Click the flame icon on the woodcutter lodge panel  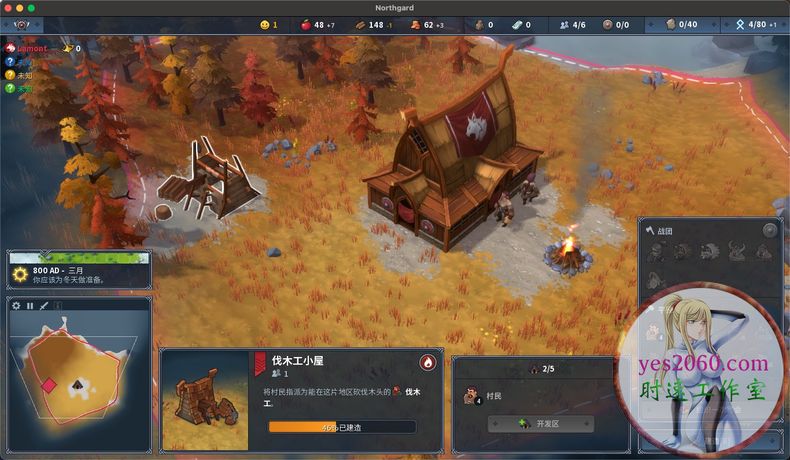428,362
